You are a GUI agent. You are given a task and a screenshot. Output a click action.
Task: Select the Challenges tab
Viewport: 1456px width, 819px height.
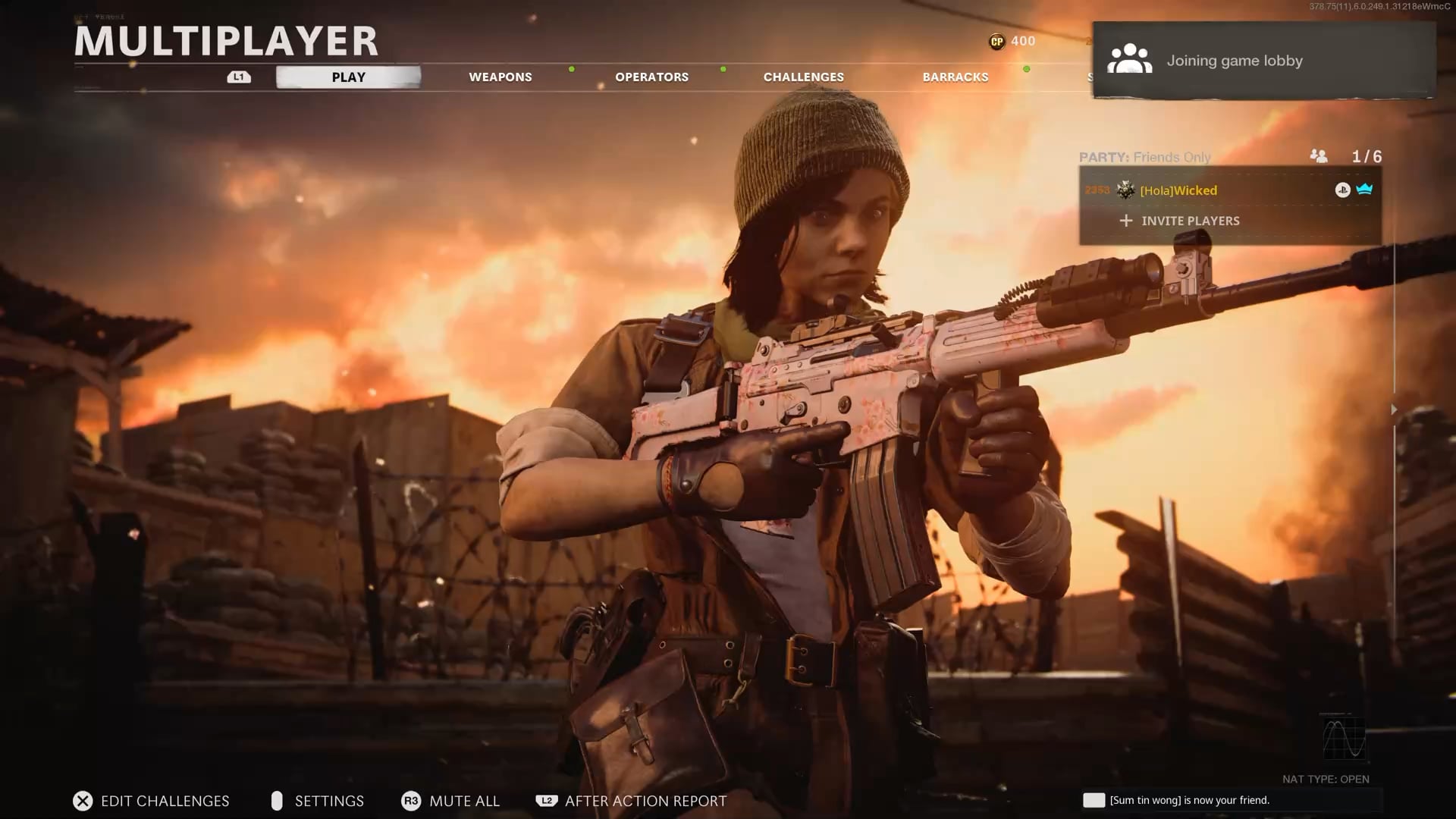point(803,77)
